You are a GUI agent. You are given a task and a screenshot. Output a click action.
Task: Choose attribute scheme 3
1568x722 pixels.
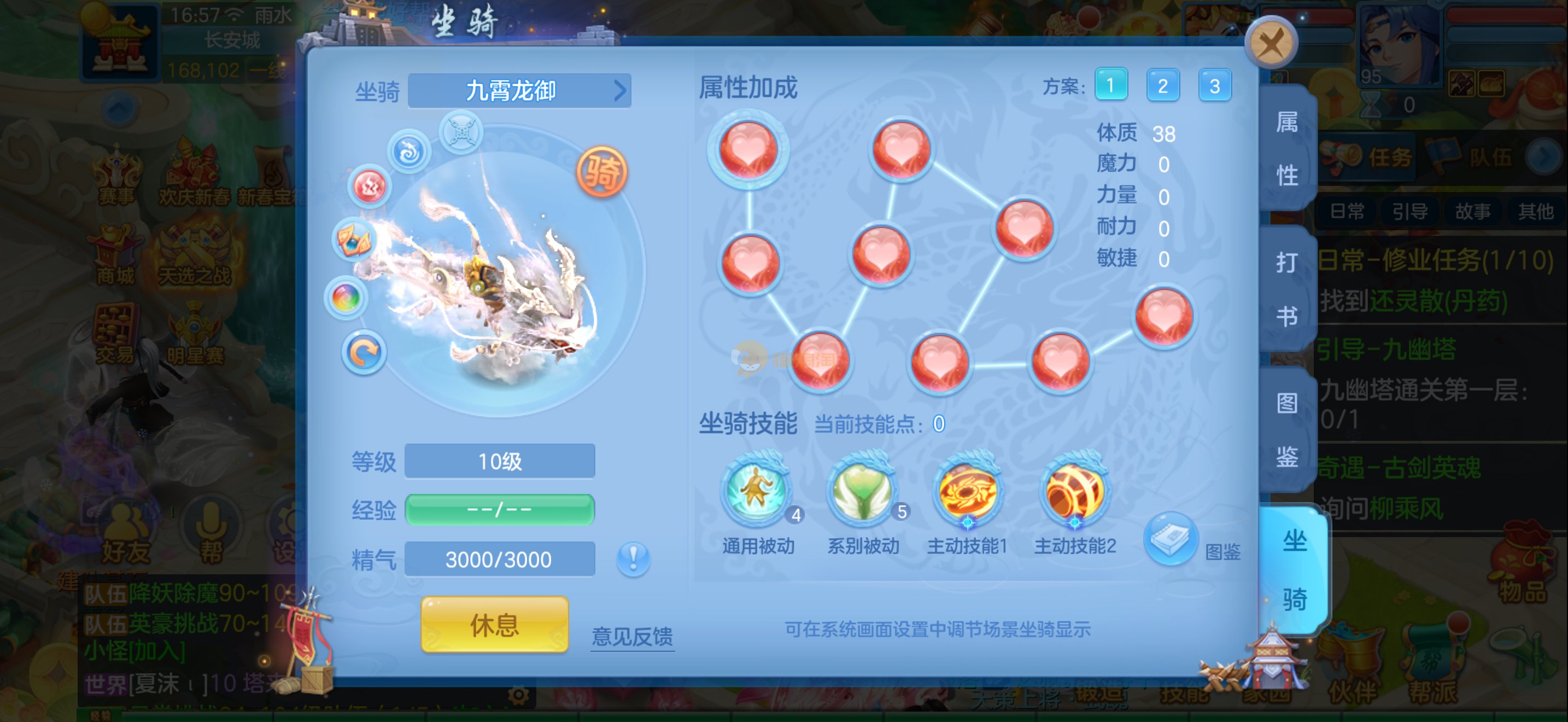pos(1214,85)
